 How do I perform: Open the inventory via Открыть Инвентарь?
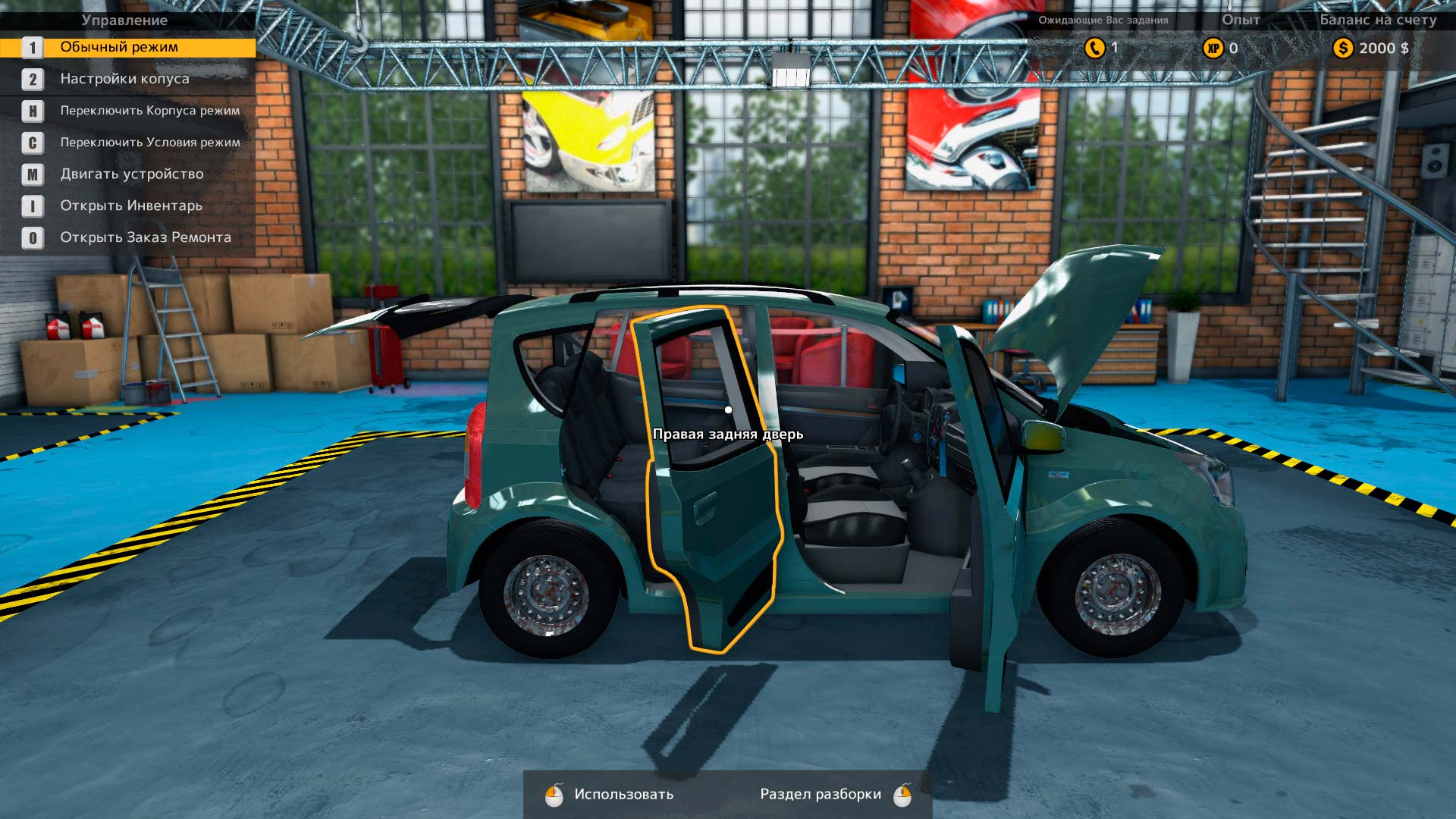point(130,206)
